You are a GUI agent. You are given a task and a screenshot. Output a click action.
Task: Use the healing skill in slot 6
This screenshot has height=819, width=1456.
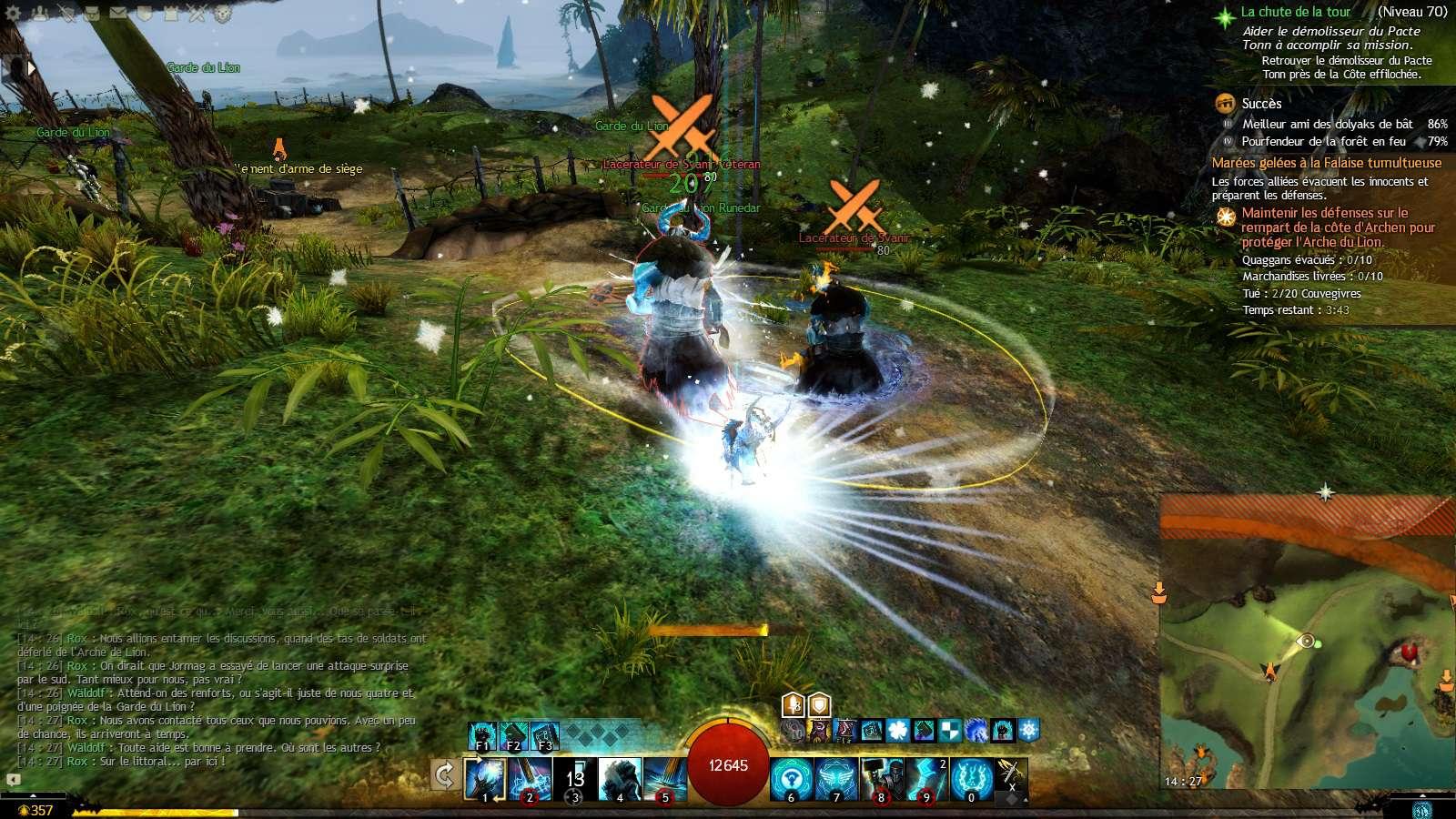pyautogui.click(x=792, y=779)
